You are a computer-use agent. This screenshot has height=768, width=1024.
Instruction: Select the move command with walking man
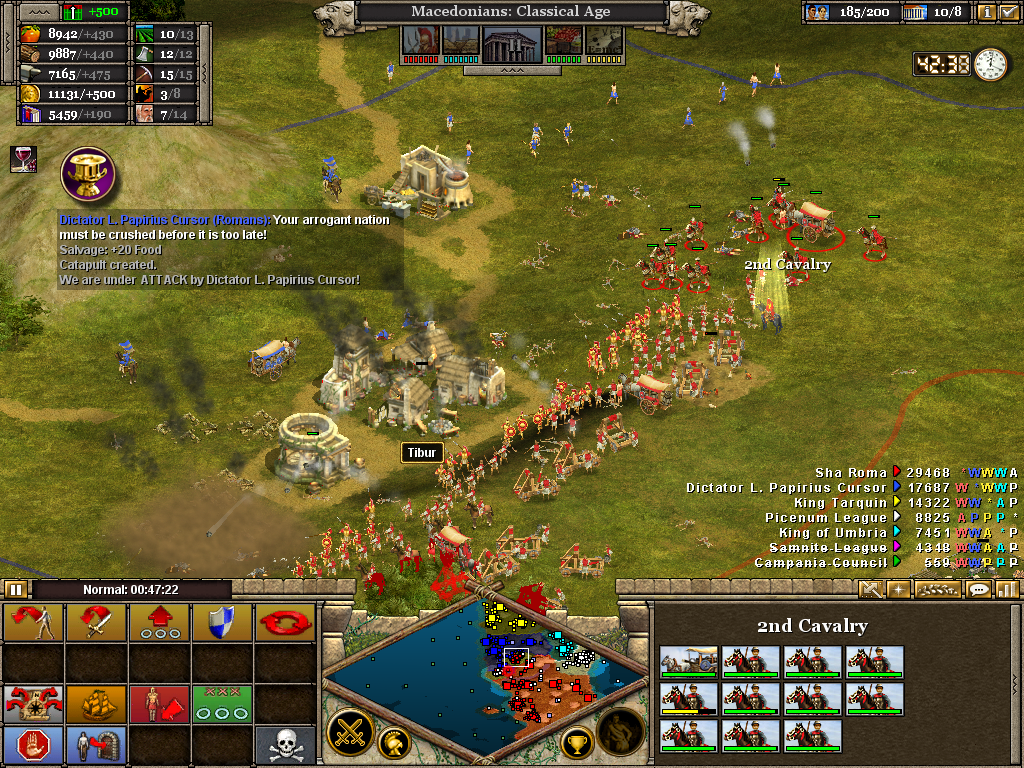click(x=33, y=622)
